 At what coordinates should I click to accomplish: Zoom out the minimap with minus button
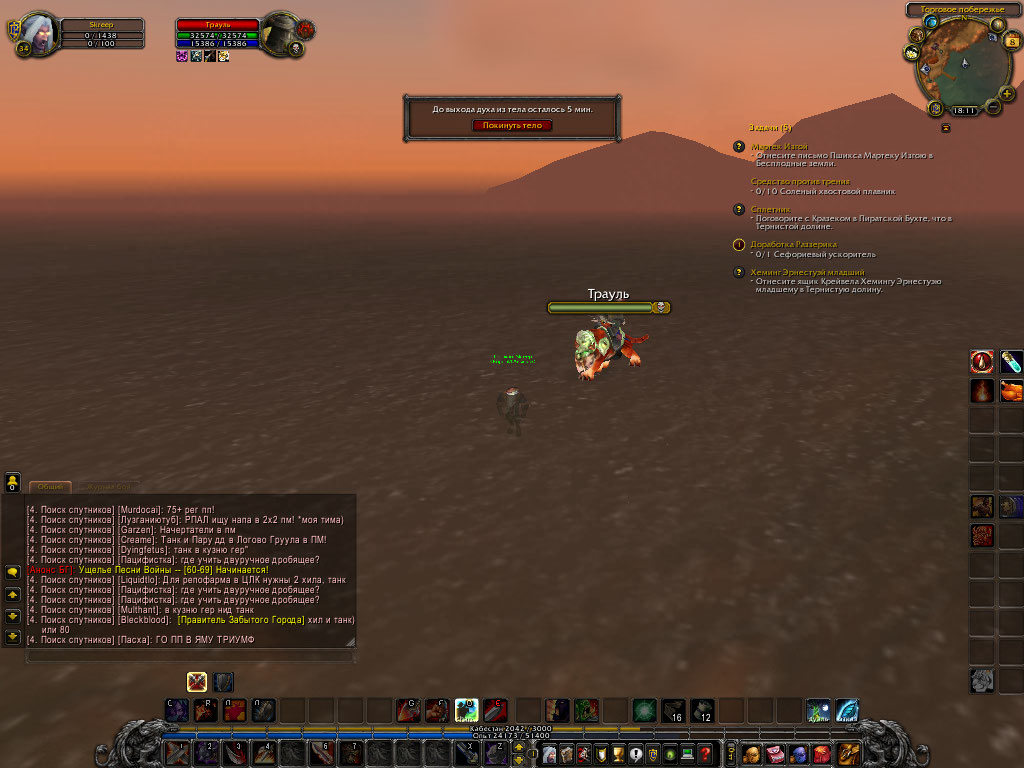pos(993,106)
